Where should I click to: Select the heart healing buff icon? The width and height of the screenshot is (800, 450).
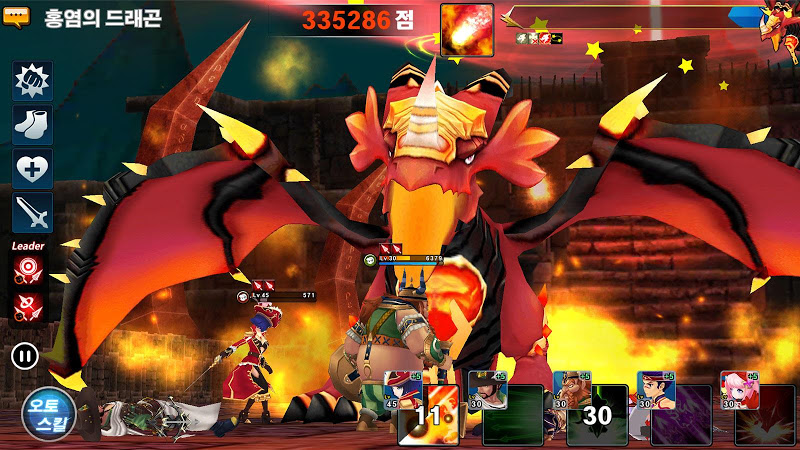32,169
